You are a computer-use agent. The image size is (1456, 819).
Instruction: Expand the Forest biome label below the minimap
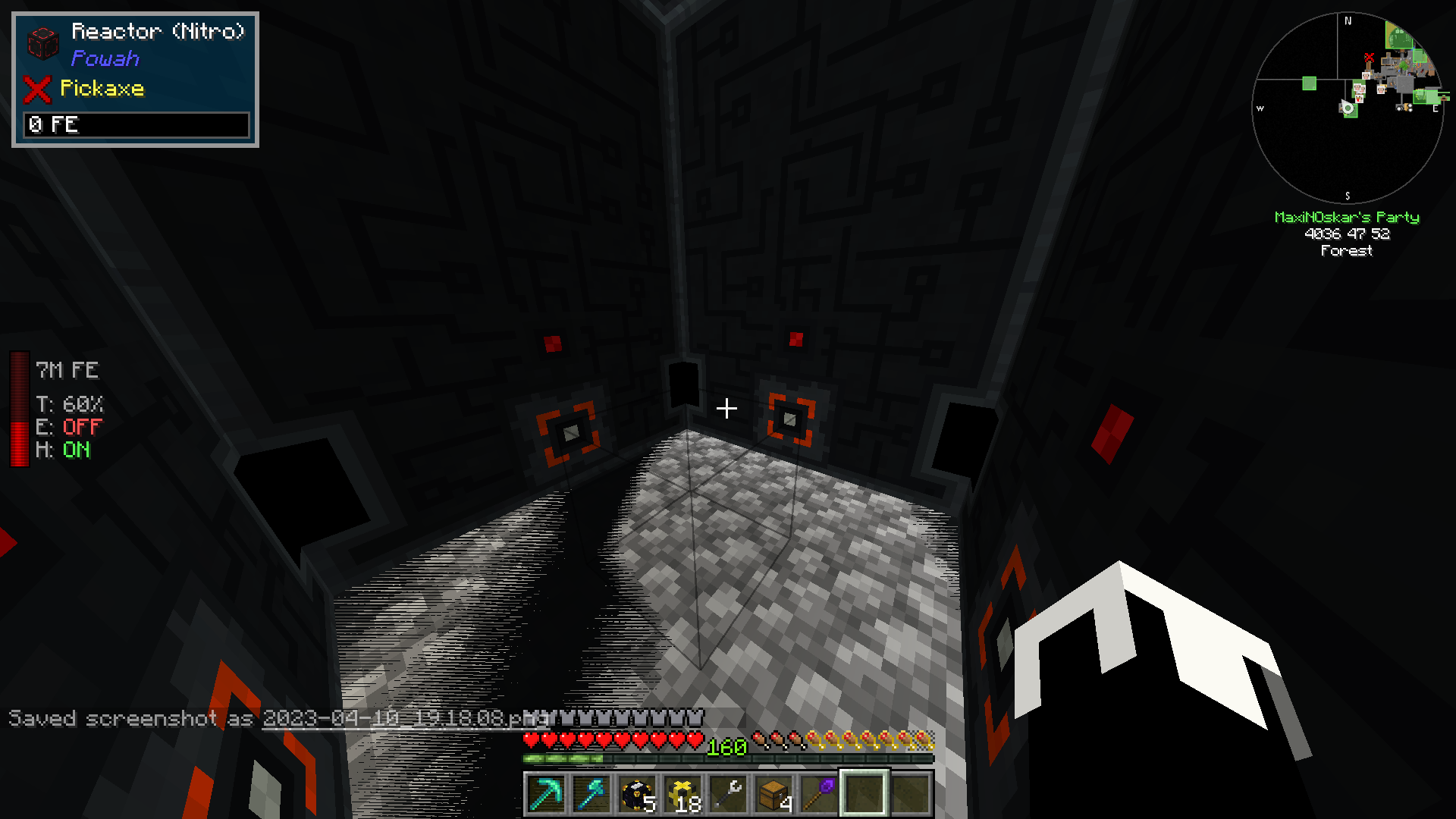1348,251
